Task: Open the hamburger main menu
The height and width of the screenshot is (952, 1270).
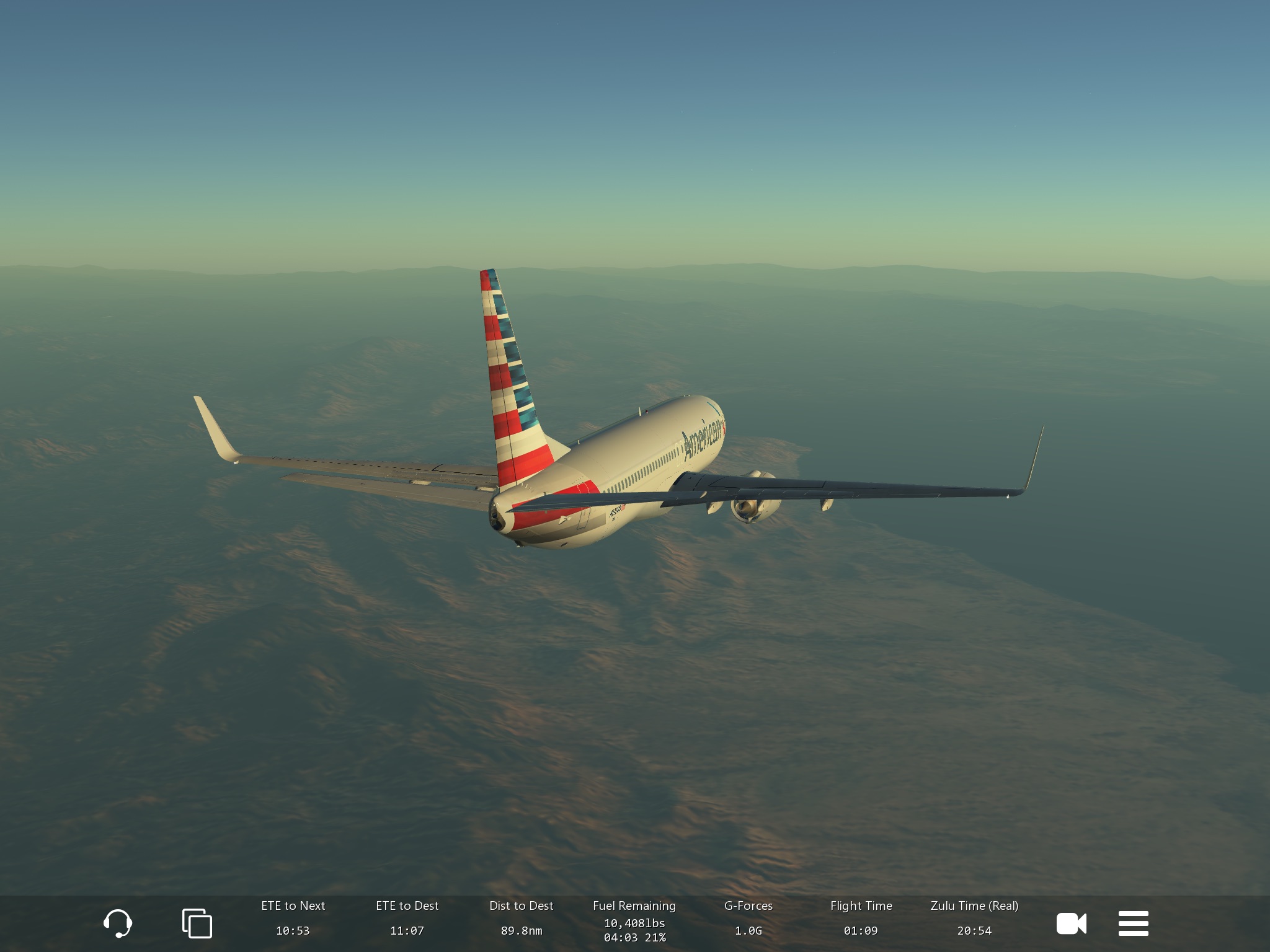Action: (x=1133, y=923)
